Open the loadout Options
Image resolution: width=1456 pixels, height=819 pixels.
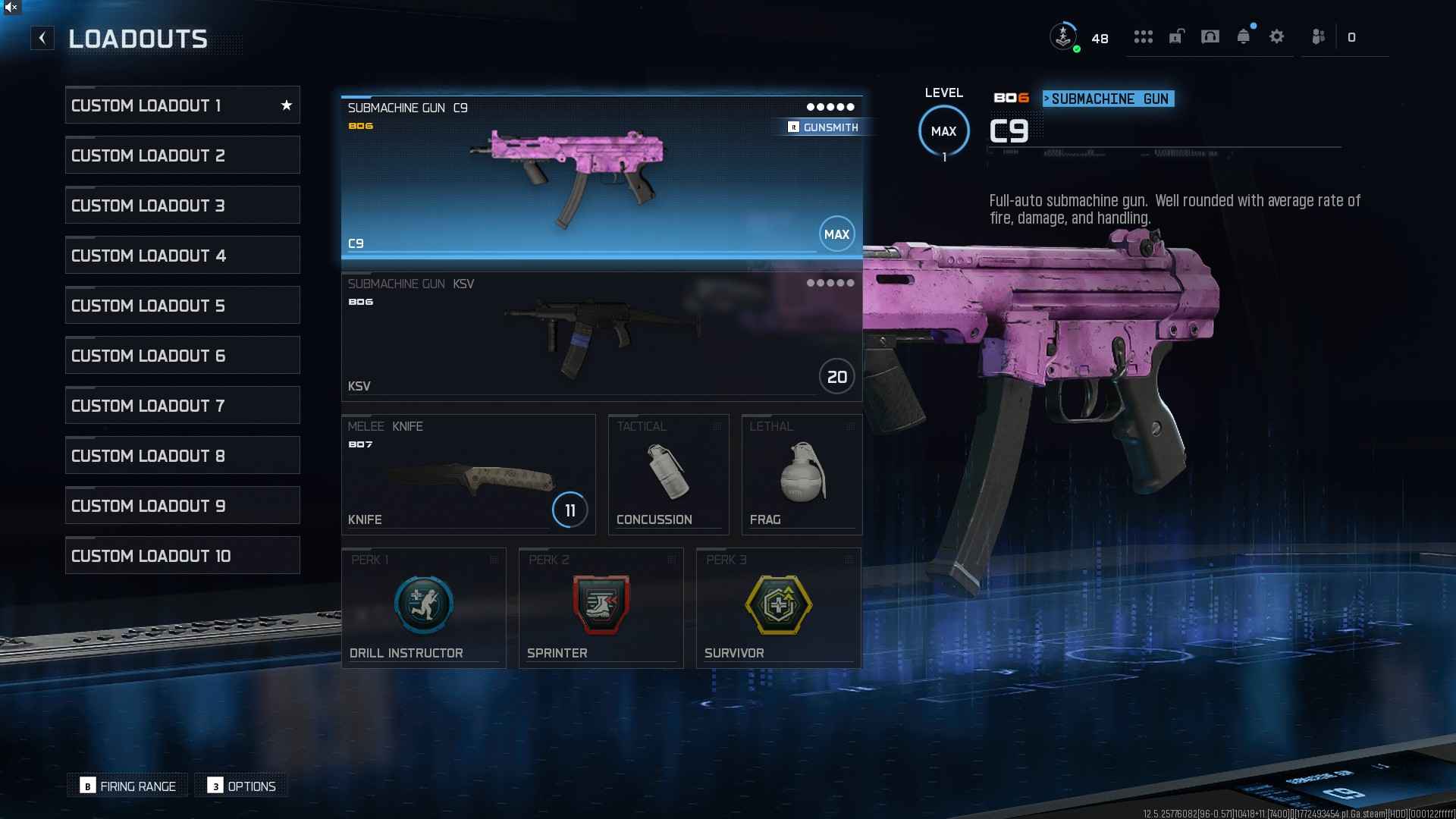241,786
